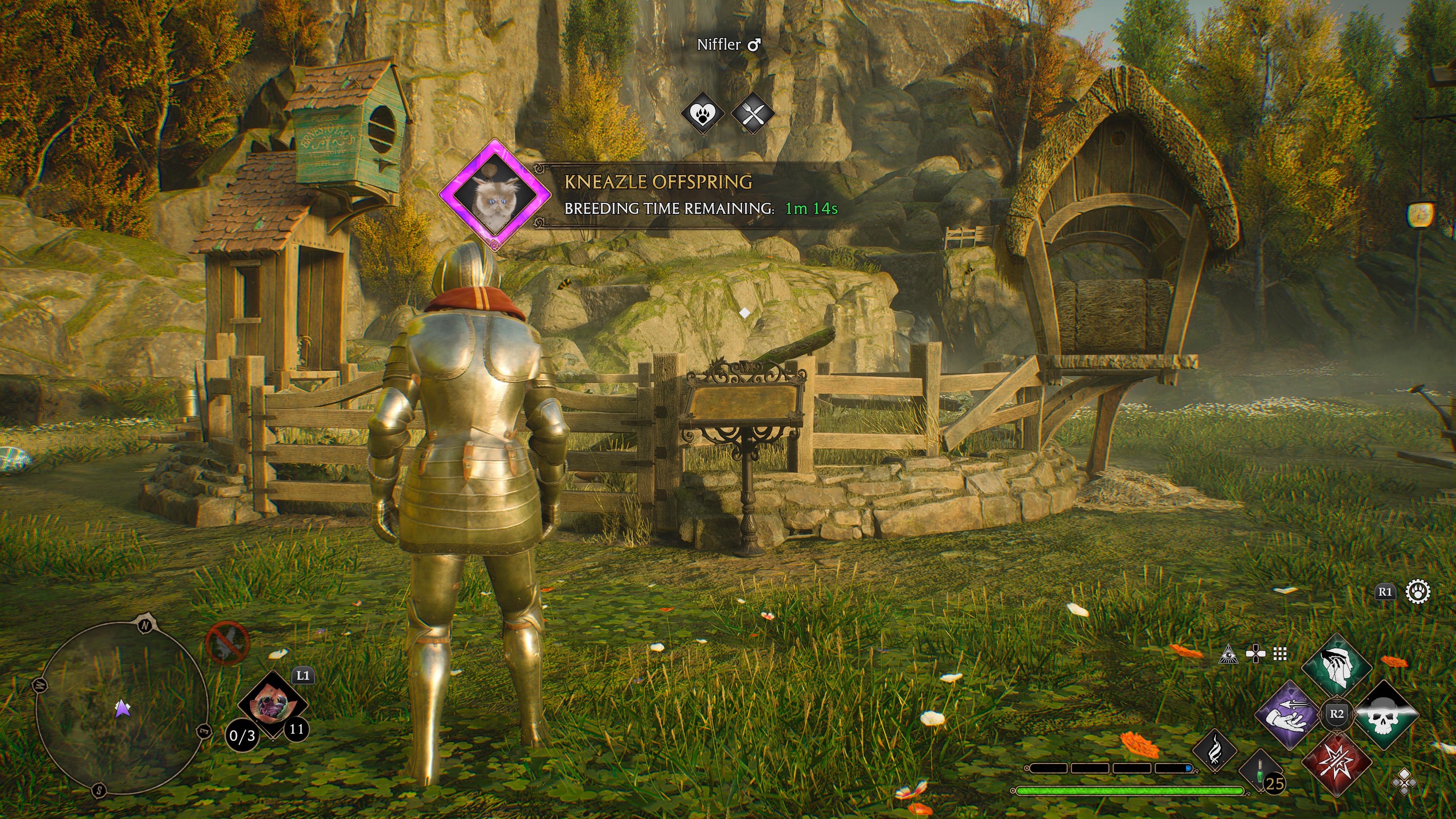Activate the red explosion spell
Screen dimensions: 1456x819
[1337, 760]
